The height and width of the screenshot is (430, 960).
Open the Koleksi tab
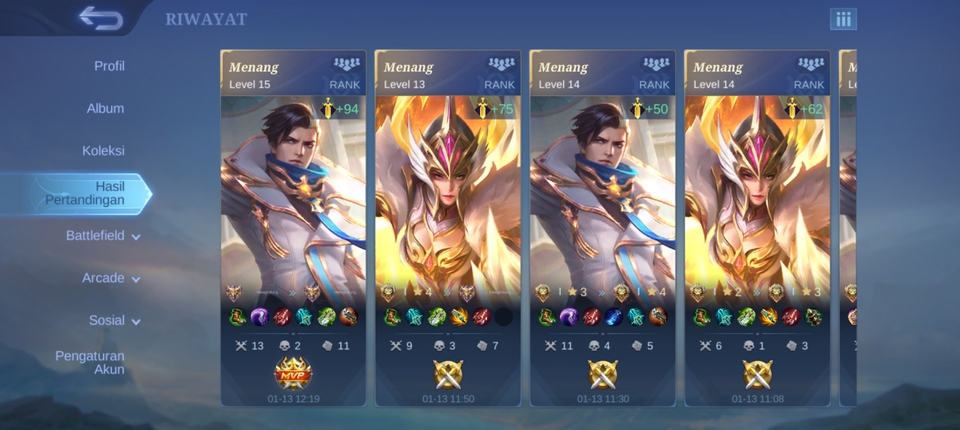tap(103, 151)
